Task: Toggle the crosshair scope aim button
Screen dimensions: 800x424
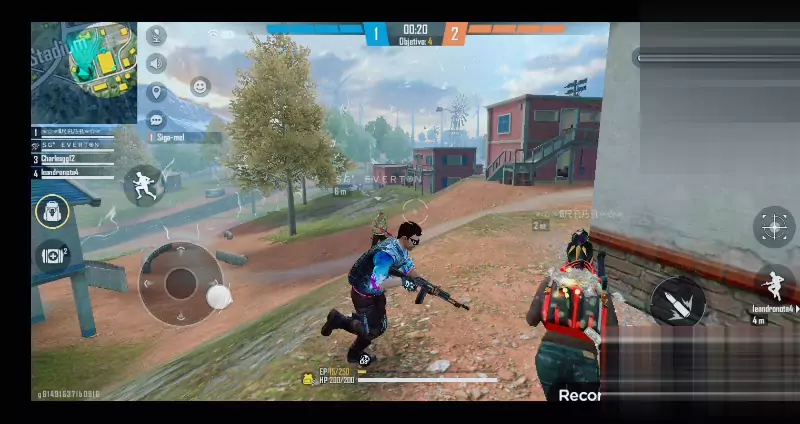Action: tap(773, 227)
